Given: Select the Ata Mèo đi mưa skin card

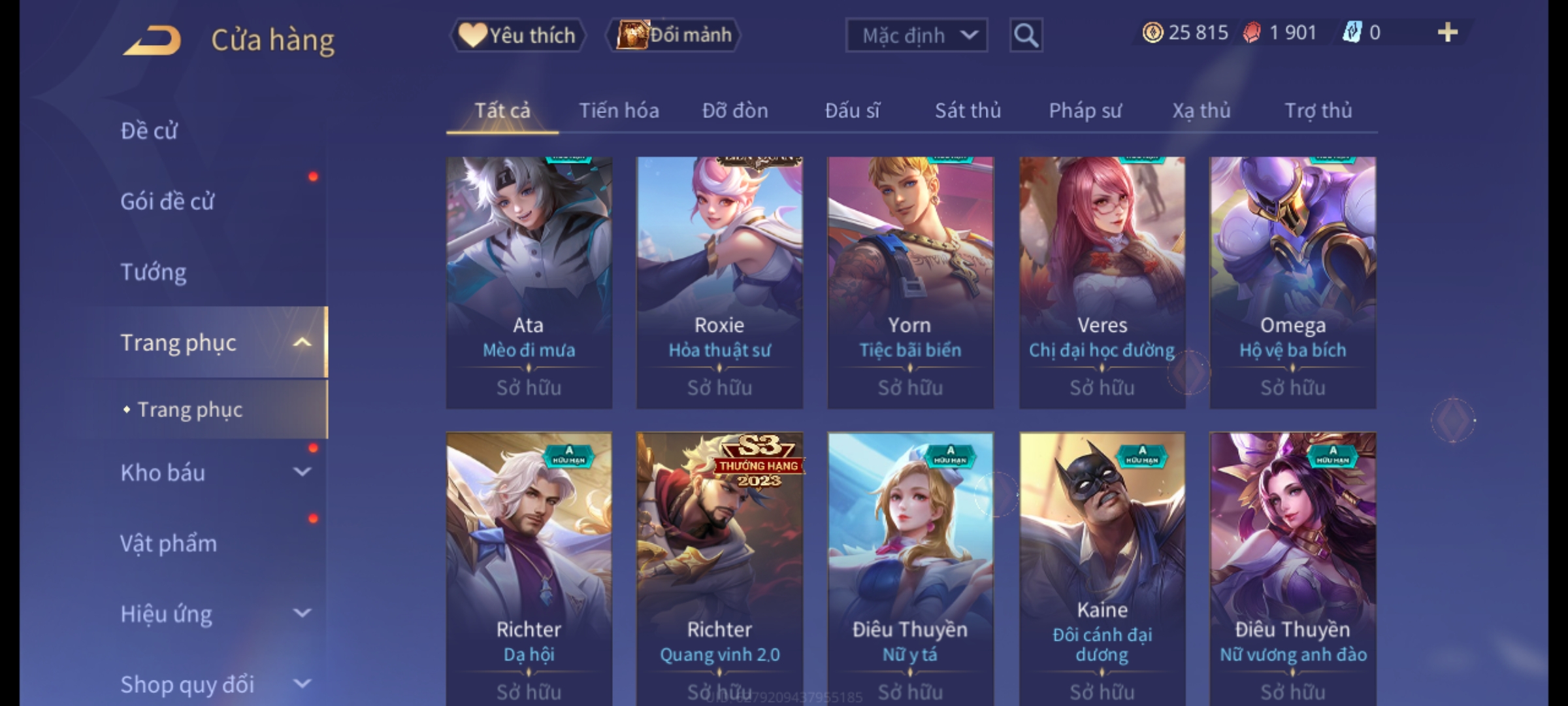Looking at the screenshot, I should [529, 282].
